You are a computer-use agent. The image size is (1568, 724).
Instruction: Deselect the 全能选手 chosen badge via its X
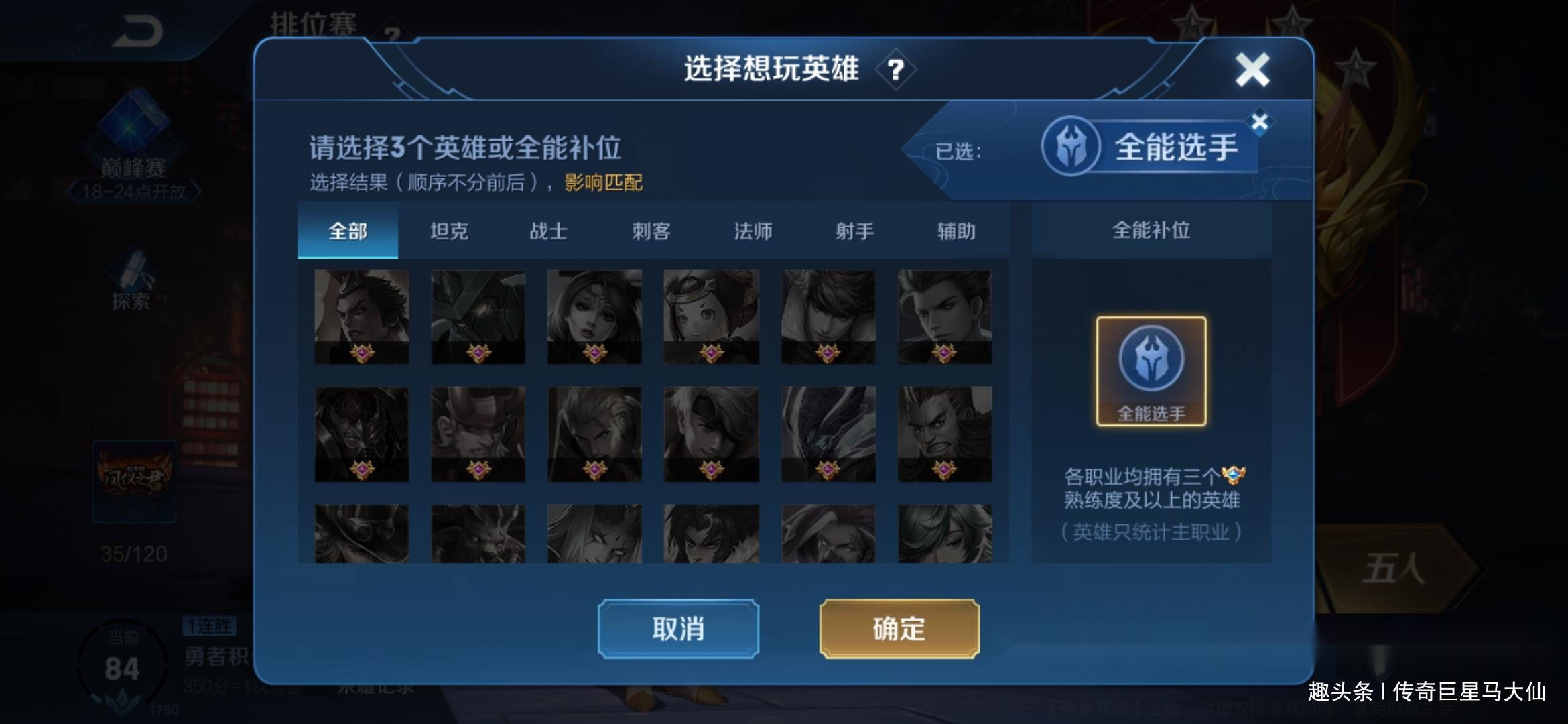click(1260, 123)
